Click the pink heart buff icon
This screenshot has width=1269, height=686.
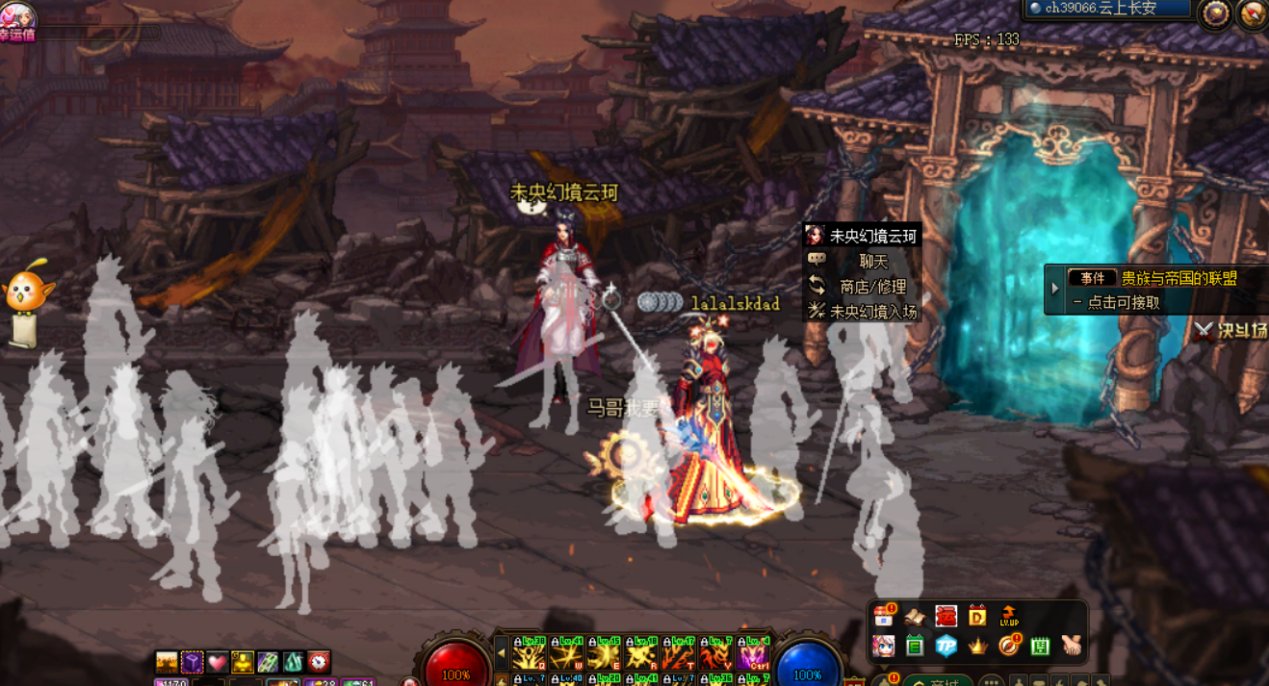[x=217, y=662]
